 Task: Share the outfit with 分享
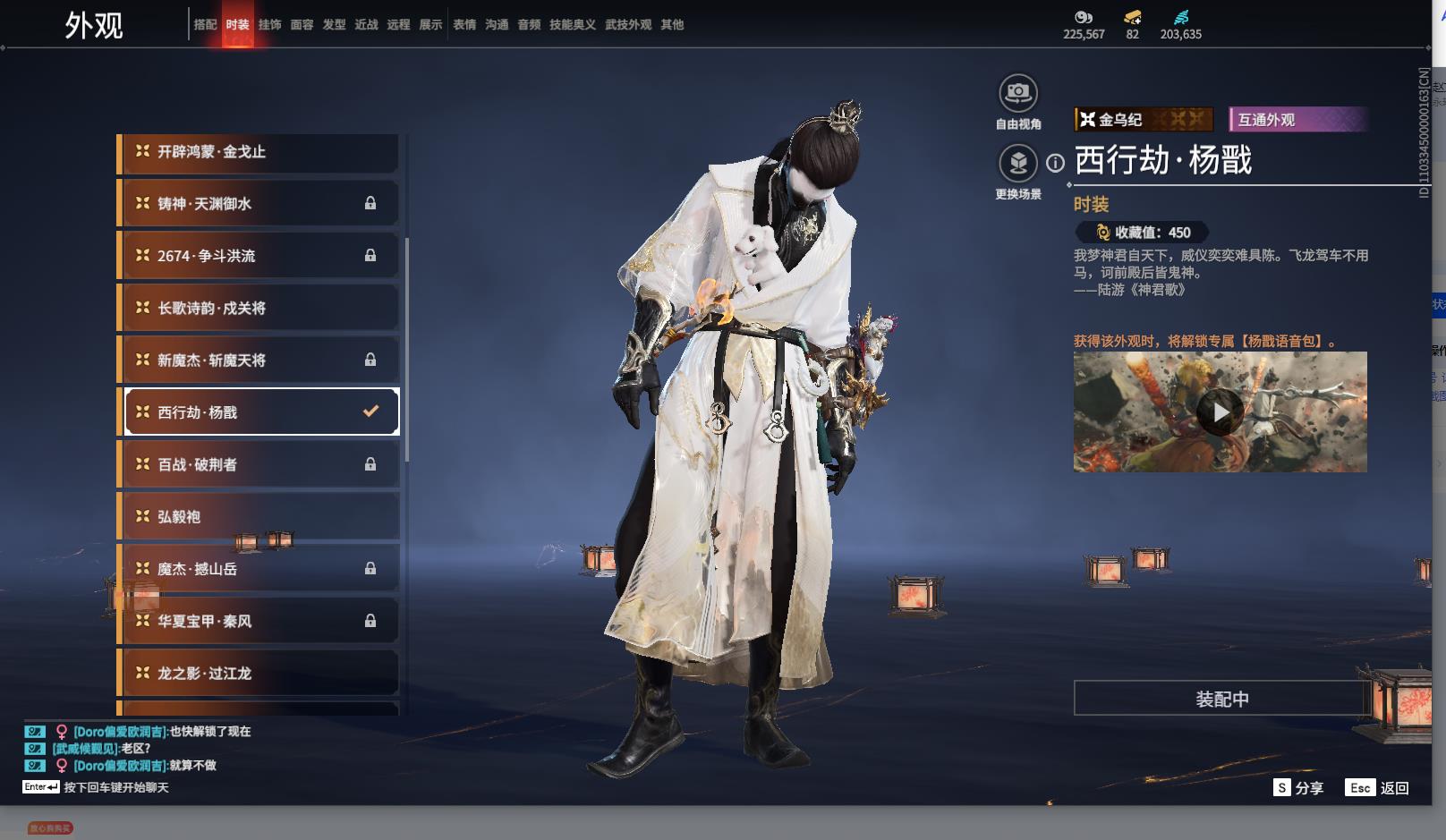(1298, 788)
